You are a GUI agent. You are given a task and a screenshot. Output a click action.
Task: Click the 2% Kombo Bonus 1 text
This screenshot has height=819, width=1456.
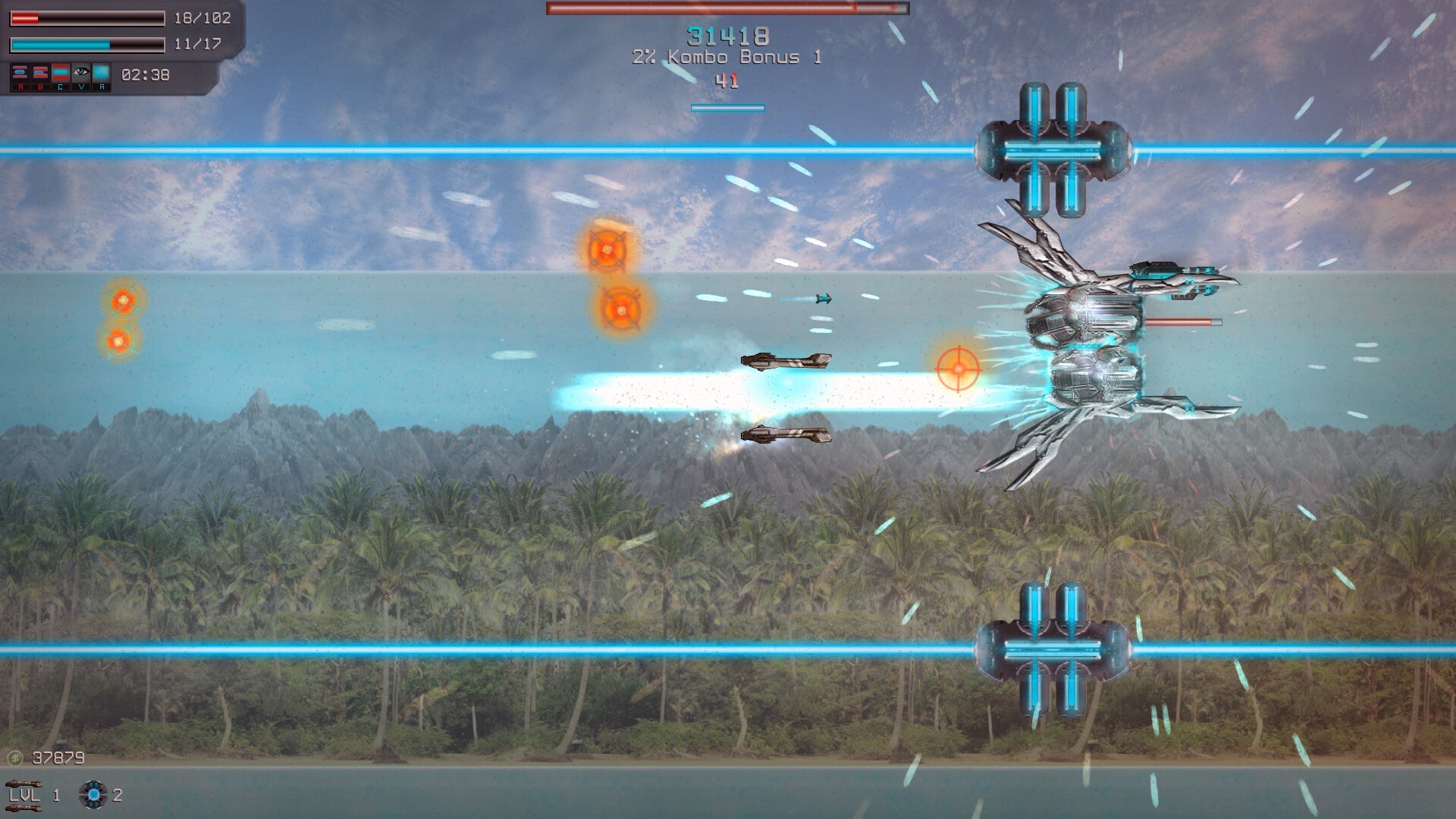726,56
